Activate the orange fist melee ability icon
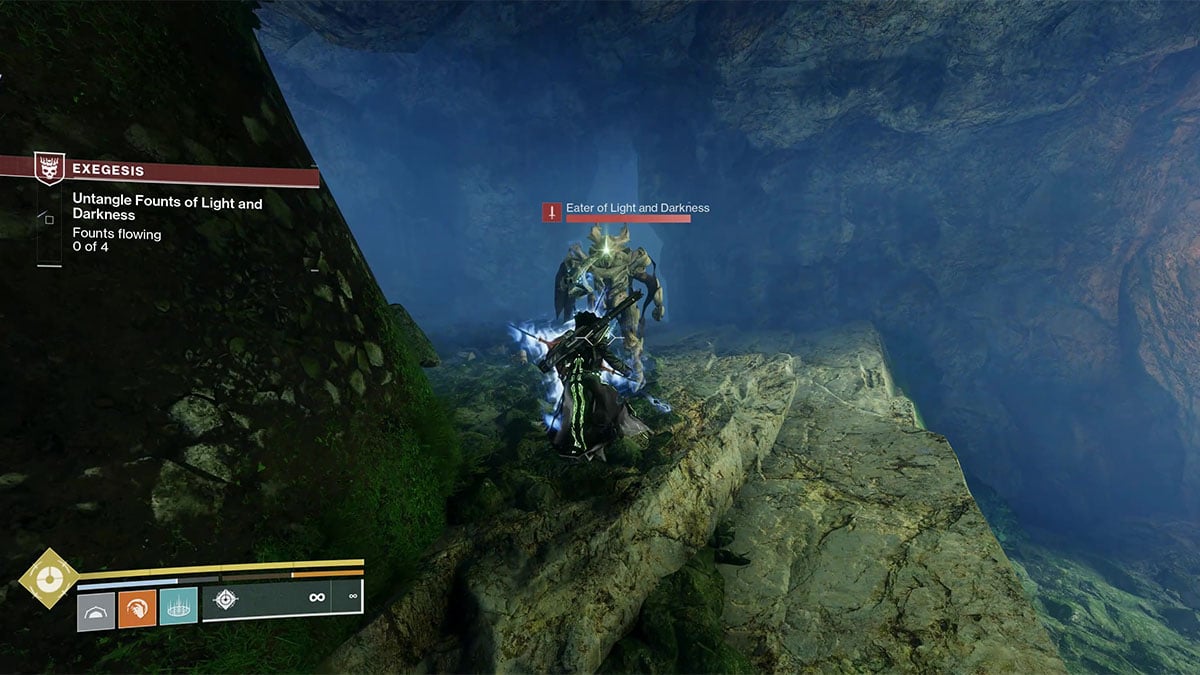Image resolution: width=1200 pixels, height=675 pixels. pos(137,607)
